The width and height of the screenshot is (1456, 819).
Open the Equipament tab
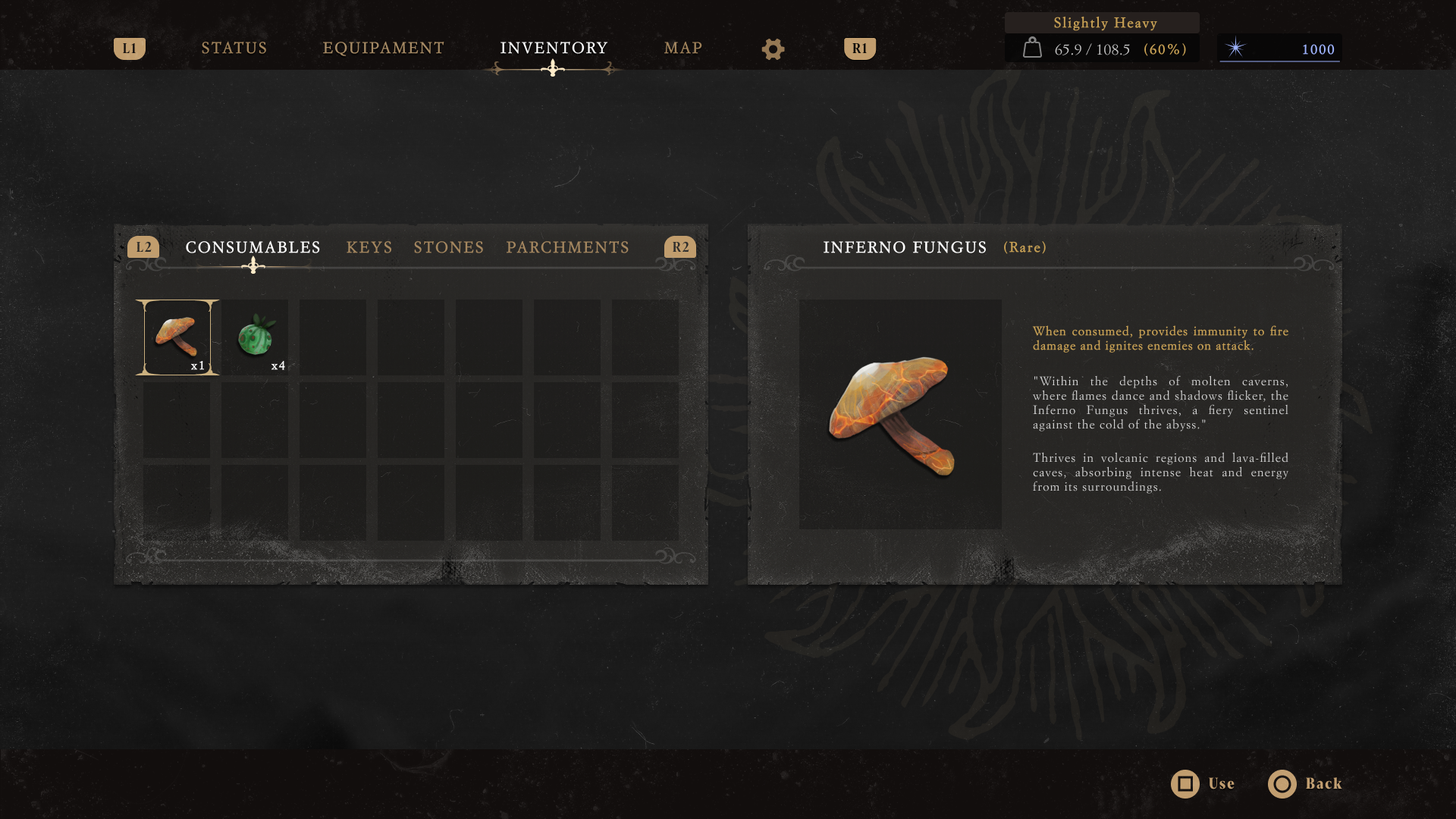[x=383, y=49]
